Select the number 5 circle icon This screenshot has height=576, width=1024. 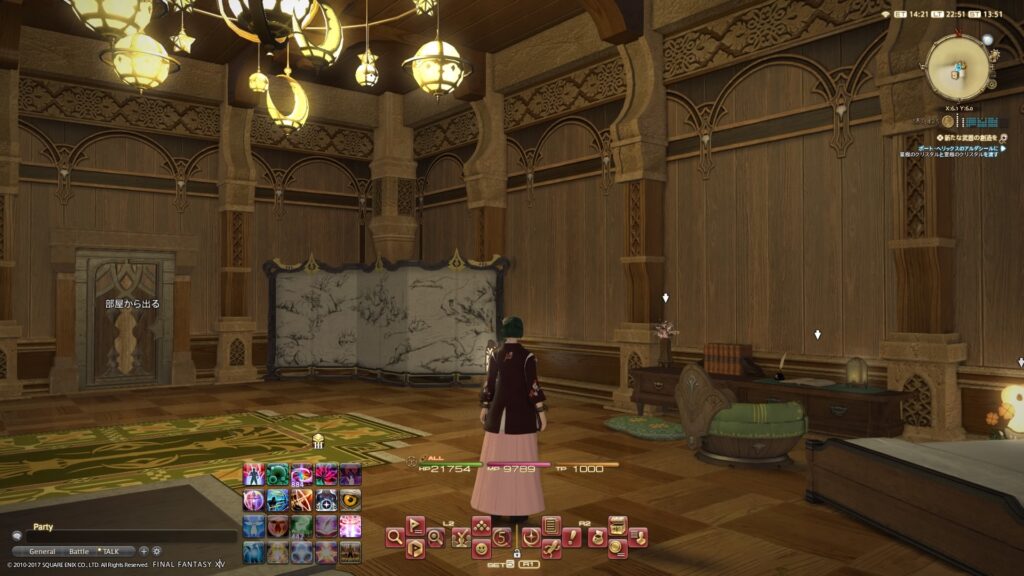502,537
